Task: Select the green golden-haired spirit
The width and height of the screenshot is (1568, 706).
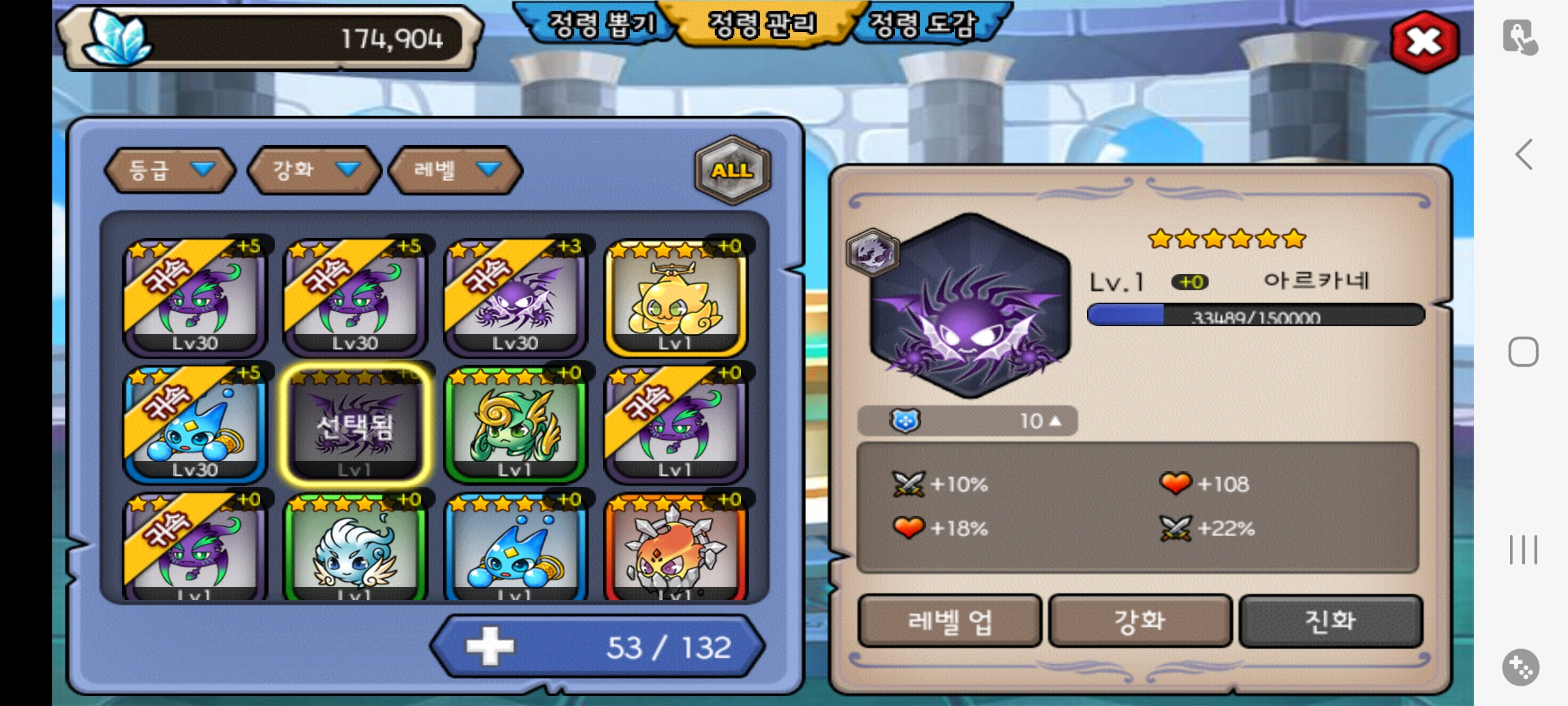Action: click(x=515, y=425)
